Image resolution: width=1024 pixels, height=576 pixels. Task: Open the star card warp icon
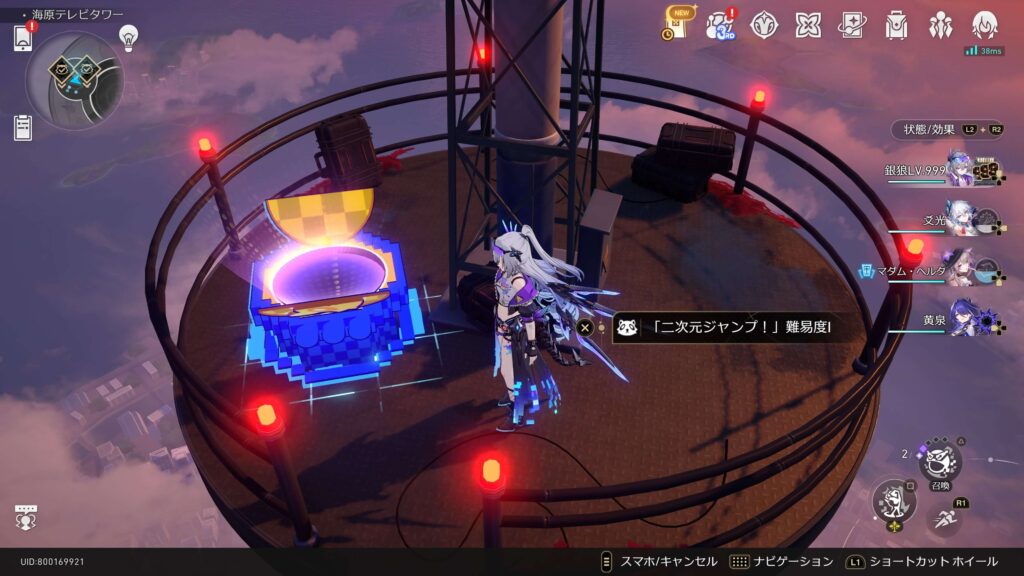point(852,24)
